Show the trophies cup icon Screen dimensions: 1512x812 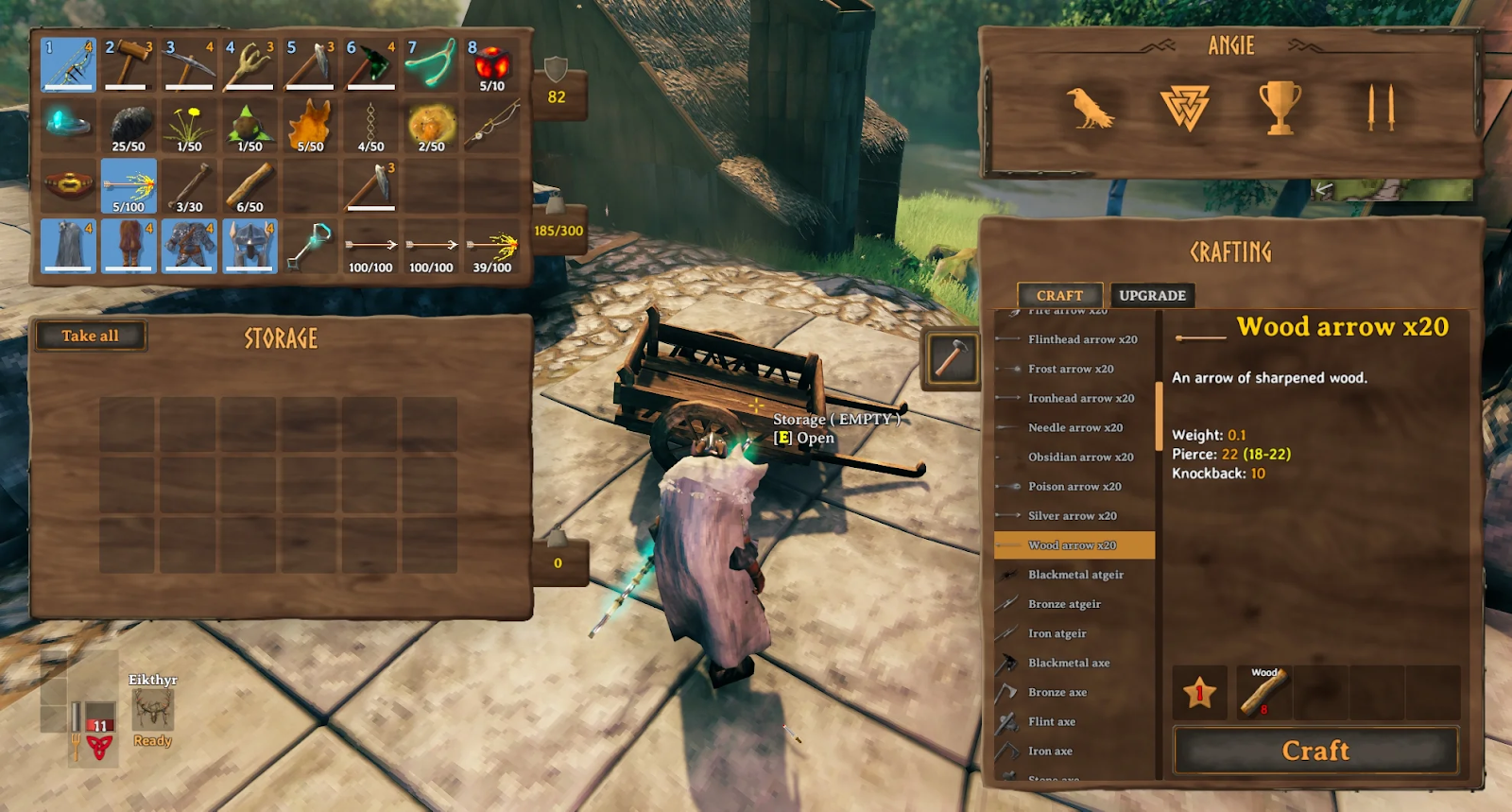tap(1280, 108)
